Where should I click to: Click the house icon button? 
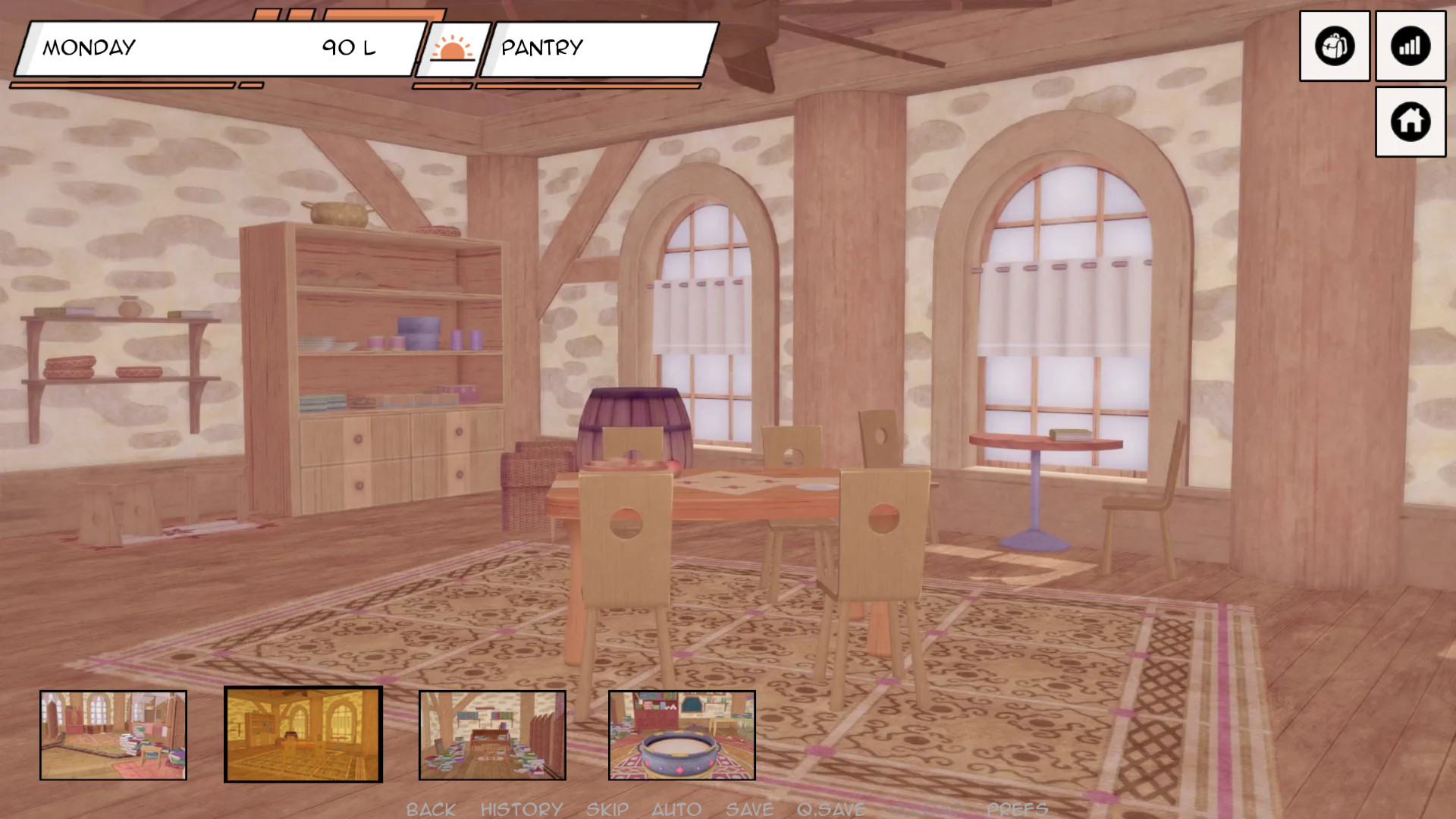pos(1410,121)
